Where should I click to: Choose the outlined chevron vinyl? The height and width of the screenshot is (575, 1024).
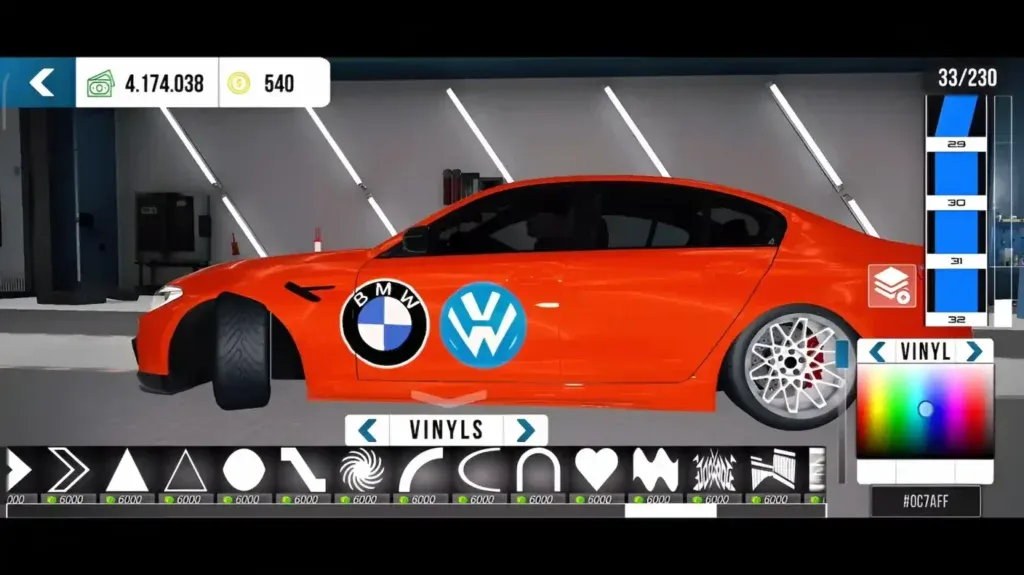(x=68, y=470)
